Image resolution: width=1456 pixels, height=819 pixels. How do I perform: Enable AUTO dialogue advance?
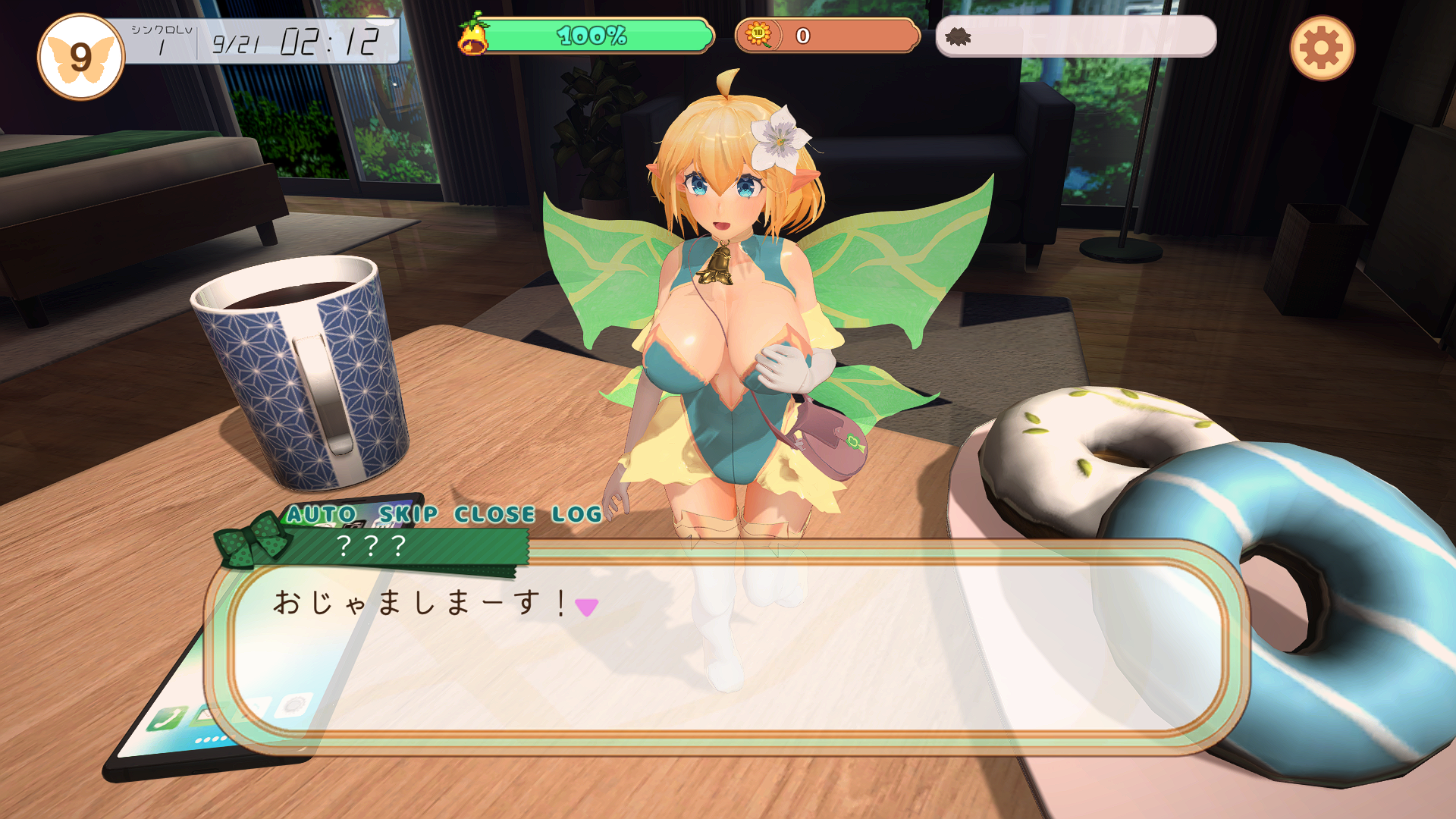click(322, 514)
